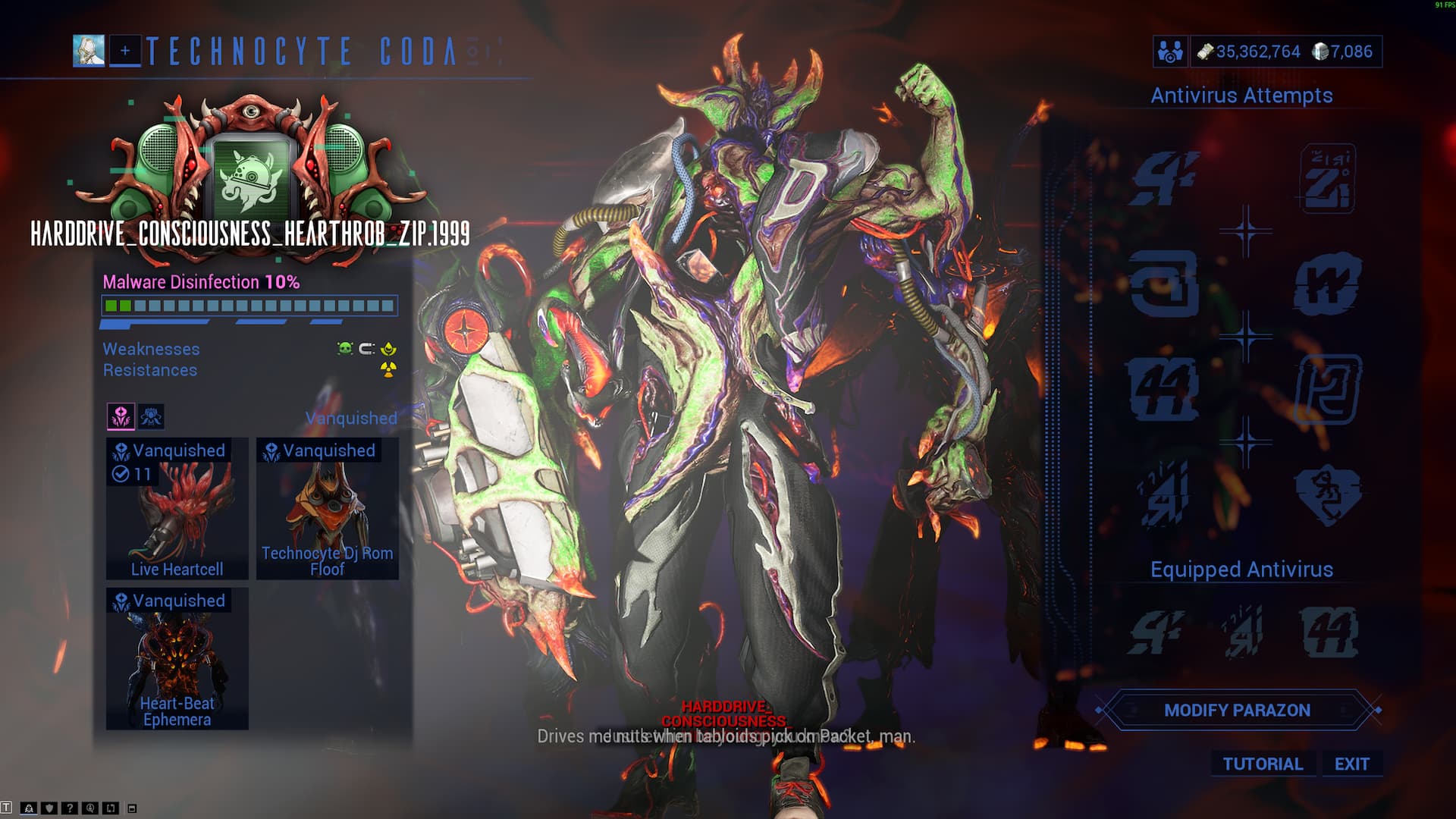The image size is (1456, 819).
Task: Select the Live Heartcell reward tile
Action: [177, 509]
